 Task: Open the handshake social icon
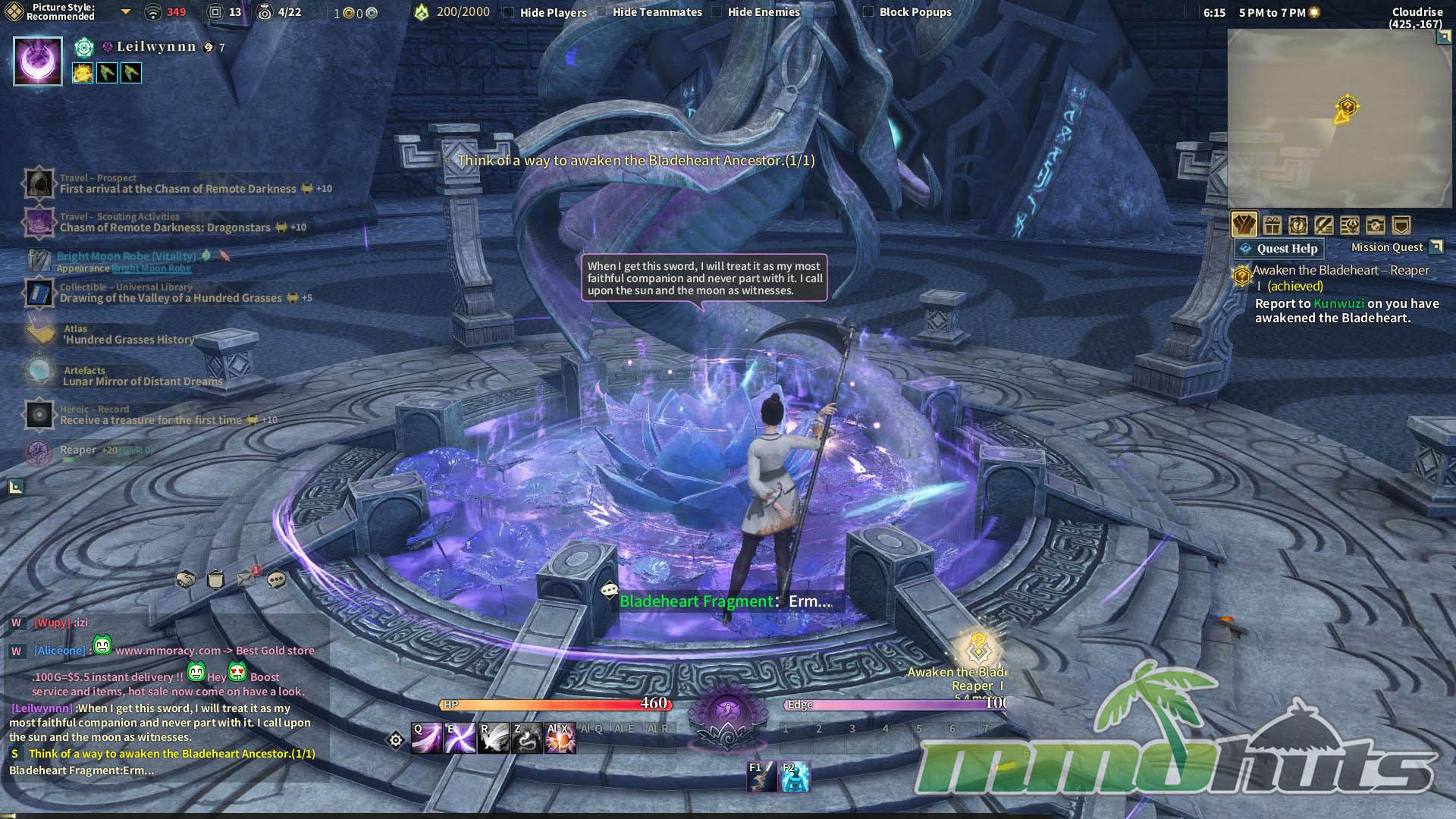(186, 580)
